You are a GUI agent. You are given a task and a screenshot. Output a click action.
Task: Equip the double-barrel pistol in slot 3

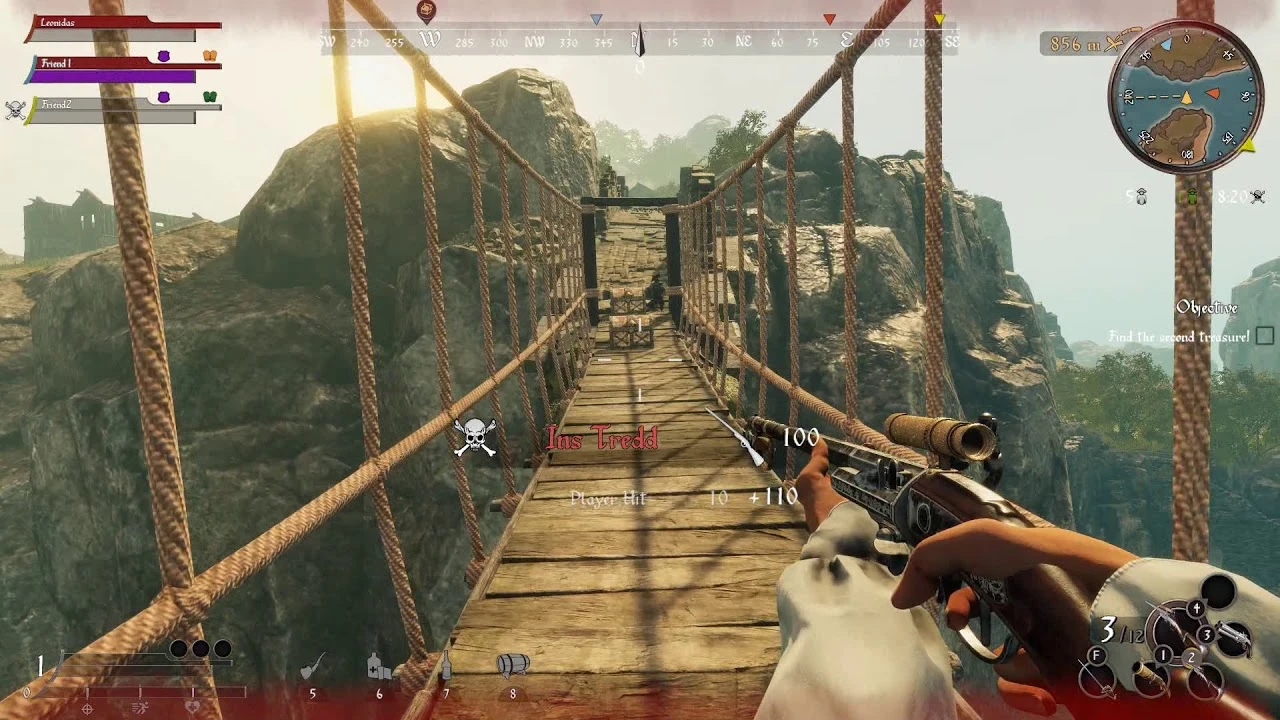tap(1234, 638)
